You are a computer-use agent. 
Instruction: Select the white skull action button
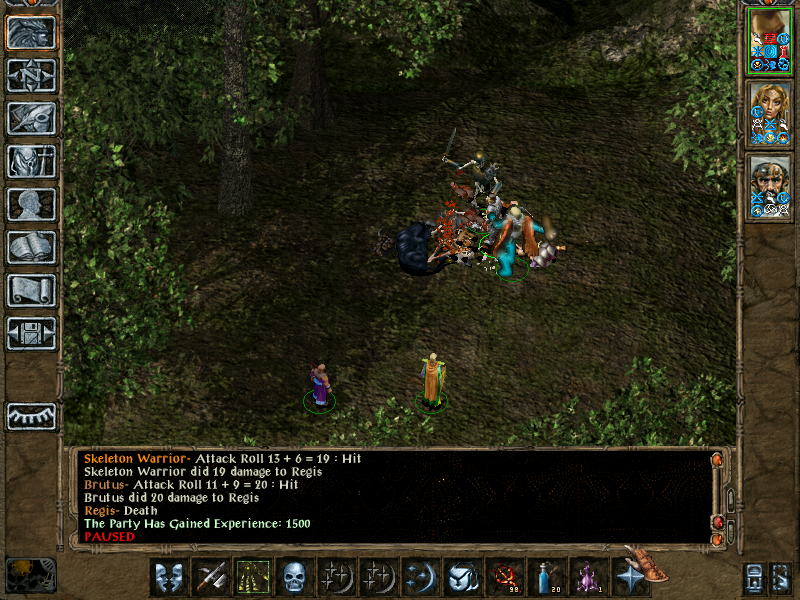[294, 577]
